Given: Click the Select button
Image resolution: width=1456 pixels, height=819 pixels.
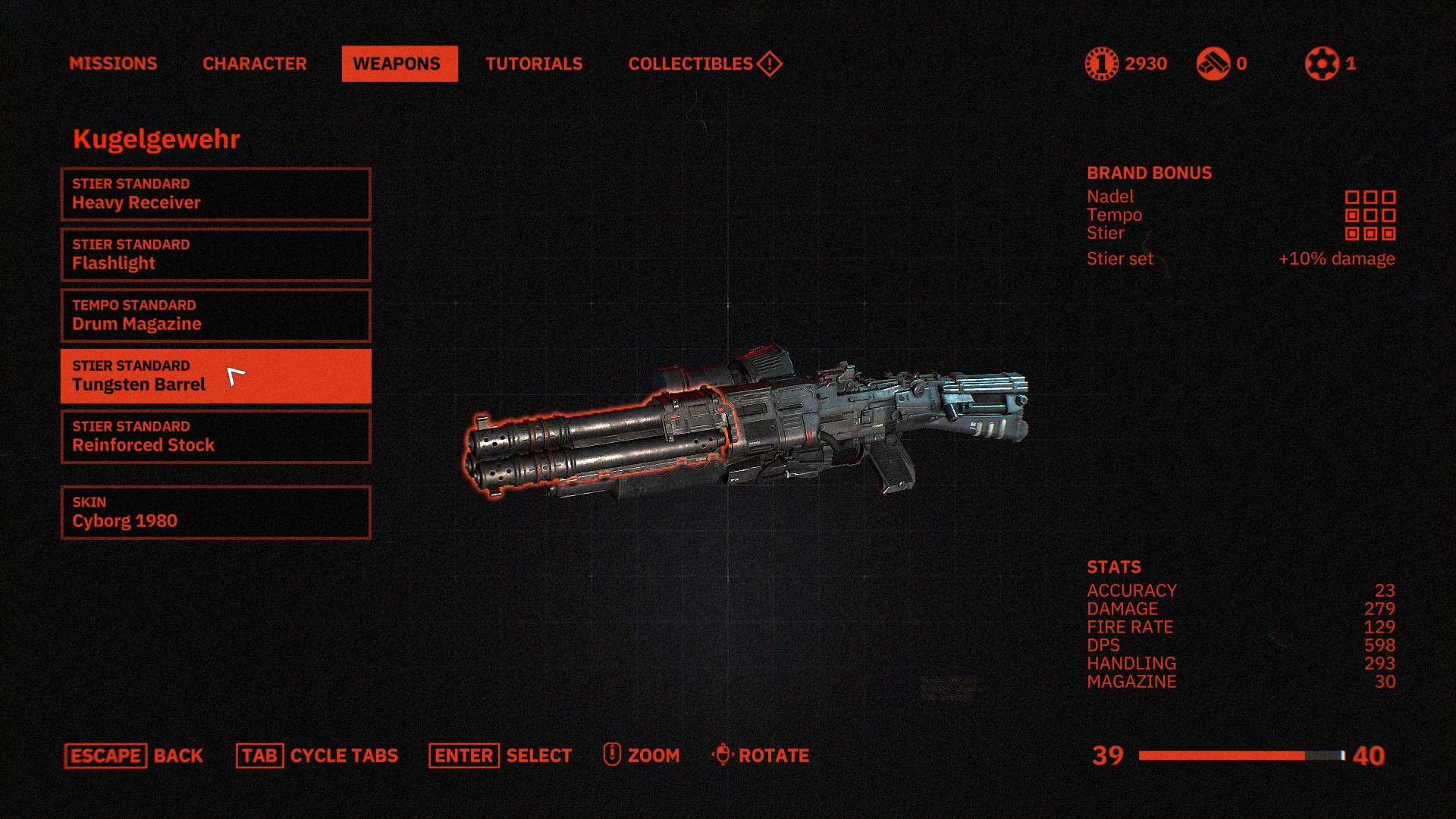Looking at the screenshot, I should click(500, 755).
